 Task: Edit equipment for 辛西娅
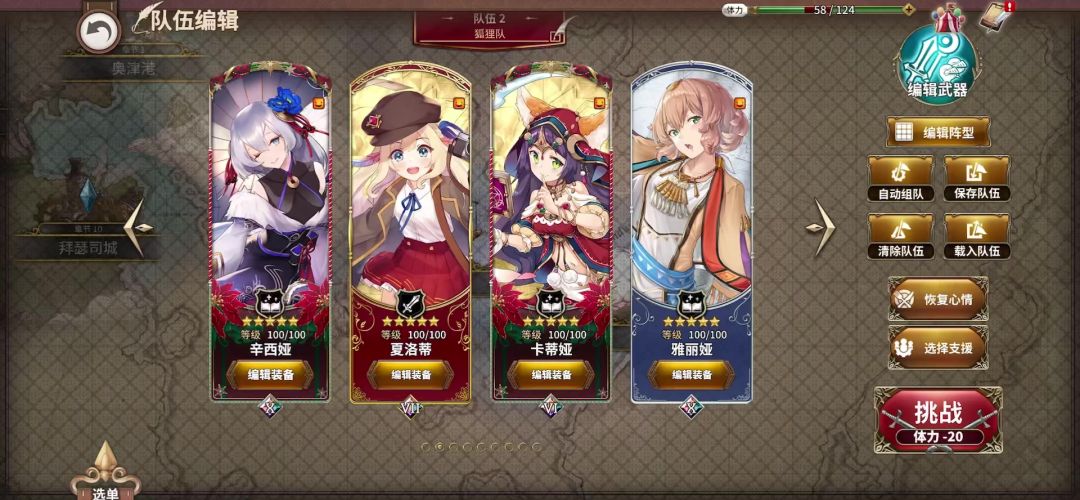click(270, 375)
